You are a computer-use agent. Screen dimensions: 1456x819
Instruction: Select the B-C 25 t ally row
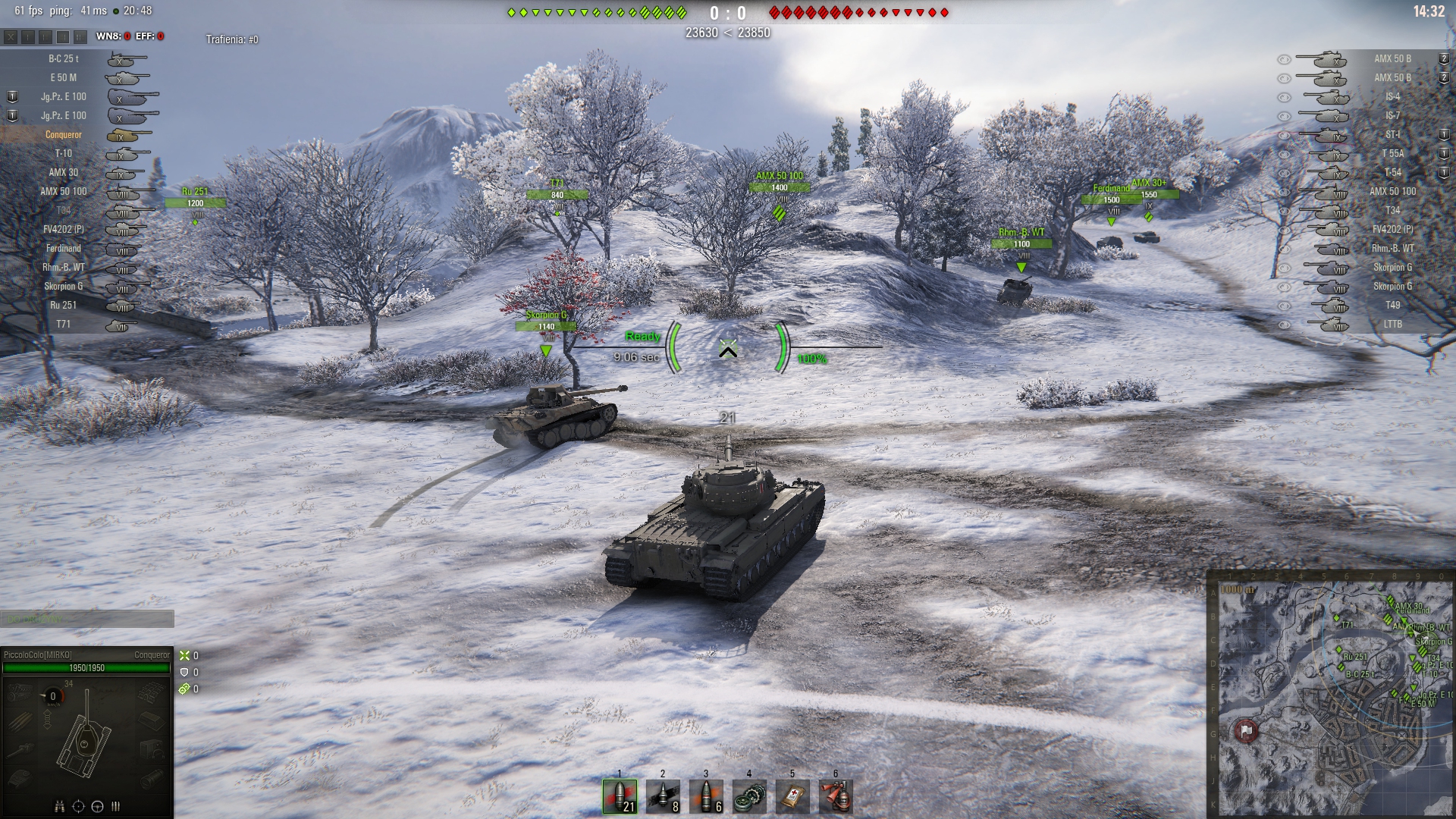coord(64,58)
